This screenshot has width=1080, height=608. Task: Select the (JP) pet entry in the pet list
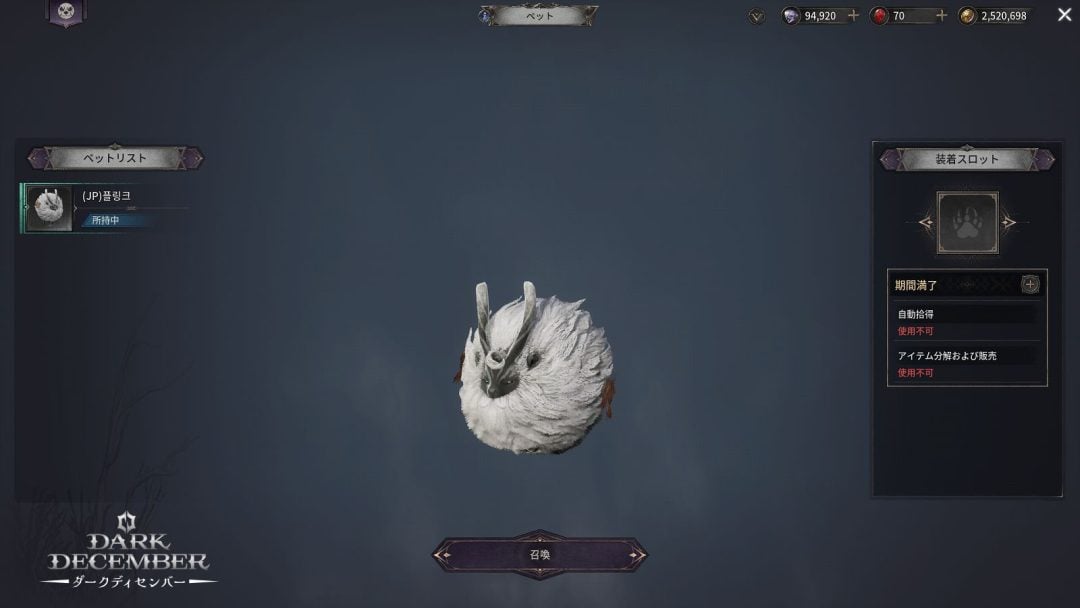click(x=90, y=208)
